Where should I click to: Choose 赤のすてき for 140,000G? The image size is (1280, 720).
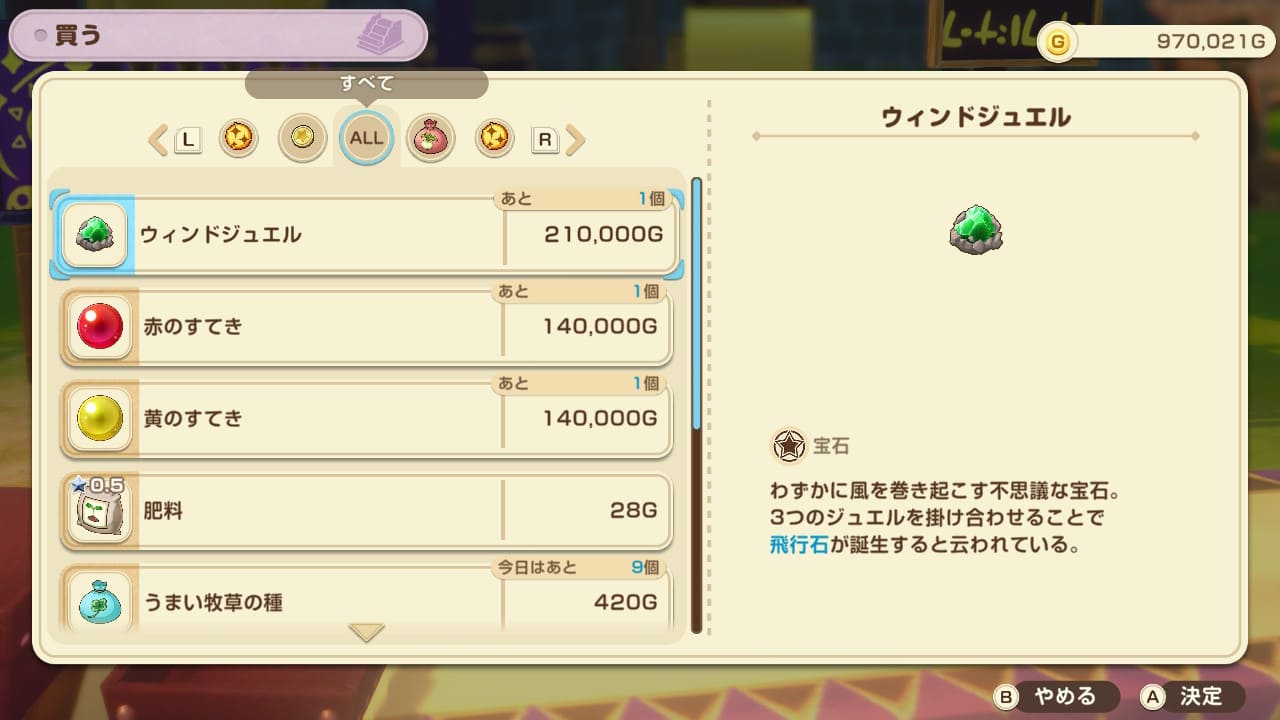[367, 327]
